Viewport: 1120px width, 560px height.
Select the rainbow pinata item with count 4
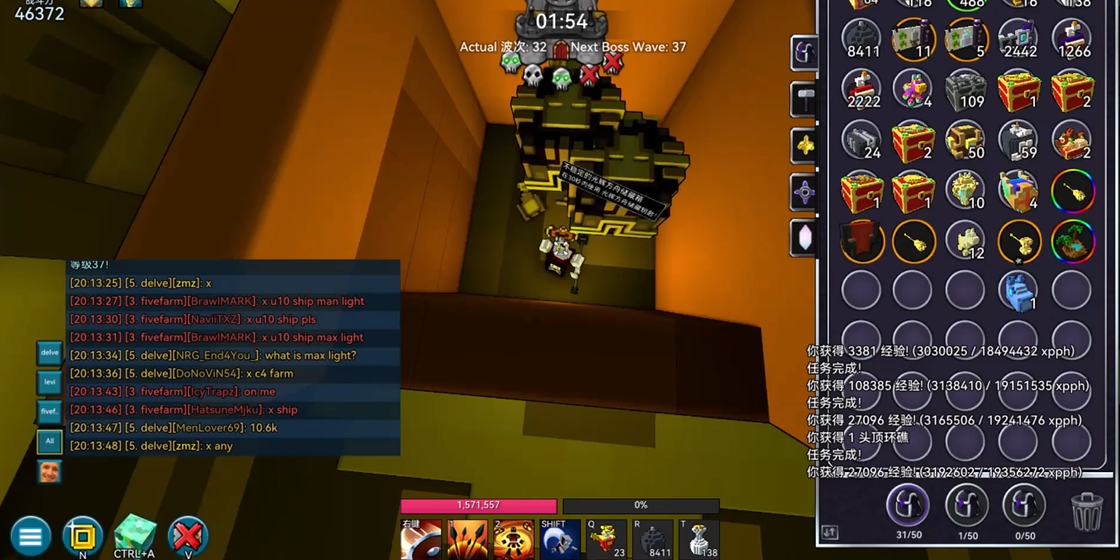pyautogui.click(x=912, y=90)
